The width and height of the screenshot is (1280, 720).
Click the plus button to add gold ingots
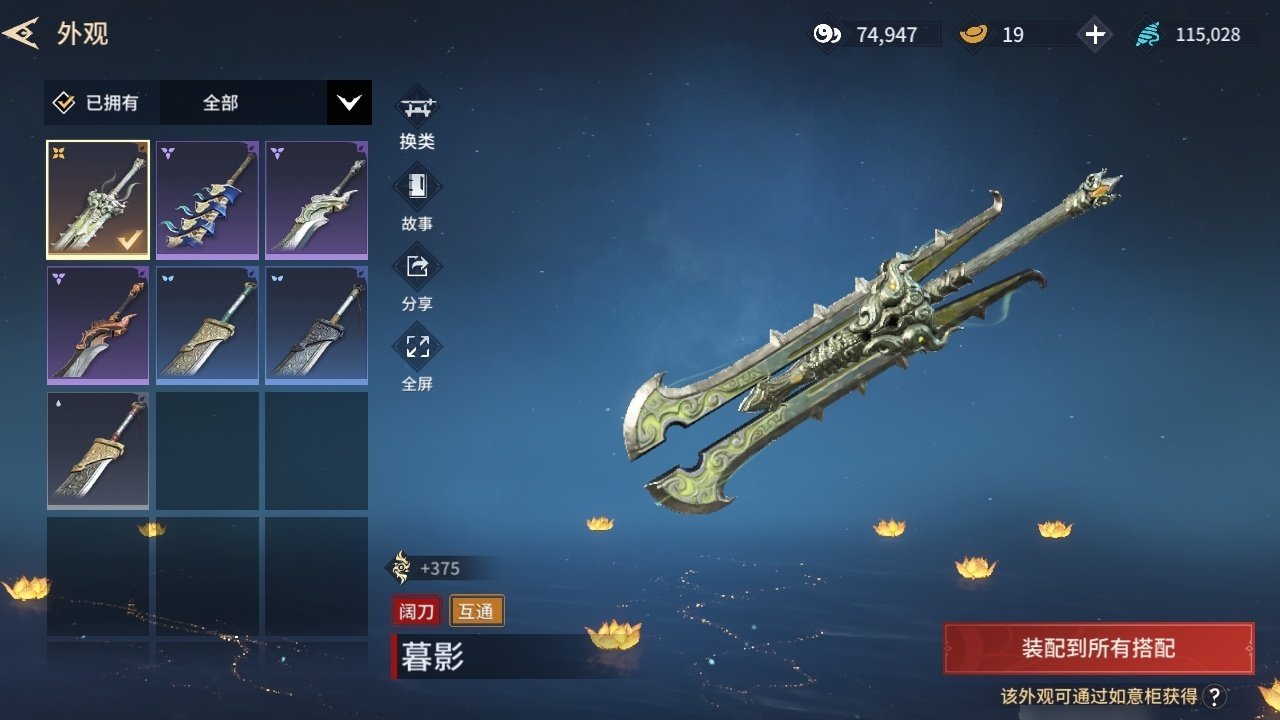pos(1096,35)
